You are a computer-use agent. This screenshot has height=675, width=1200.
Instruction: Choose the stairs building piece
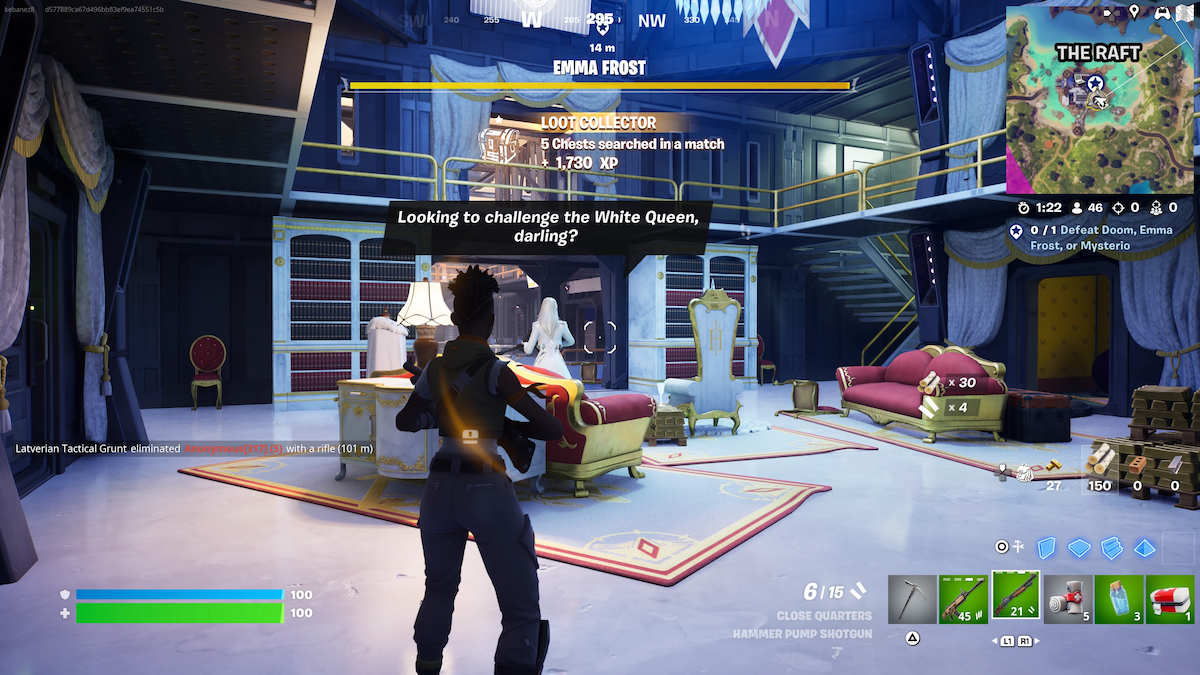coord(1112,547)
